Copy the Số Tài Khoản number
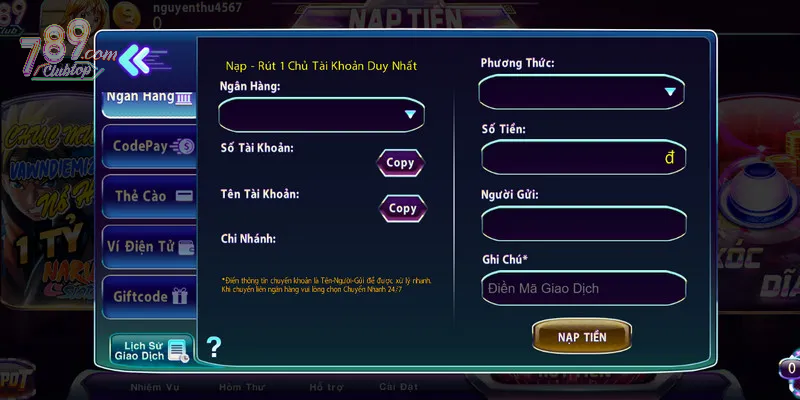Image resolution: width=800 pixels, height=400 pixels. [x=400, y=163]
